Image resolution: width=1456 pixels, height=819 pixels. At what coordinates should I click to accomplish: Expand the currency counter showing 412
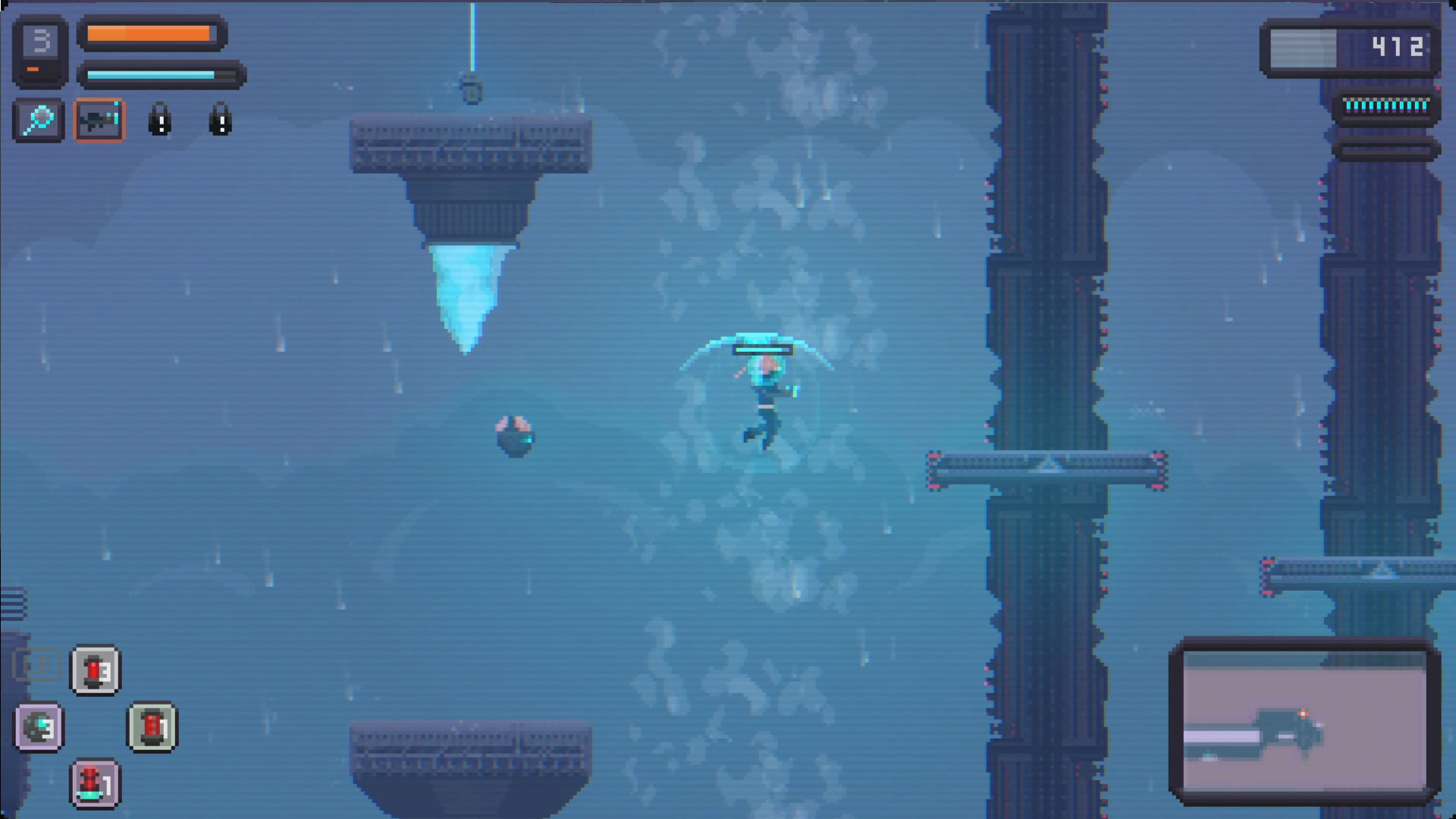1398,47
